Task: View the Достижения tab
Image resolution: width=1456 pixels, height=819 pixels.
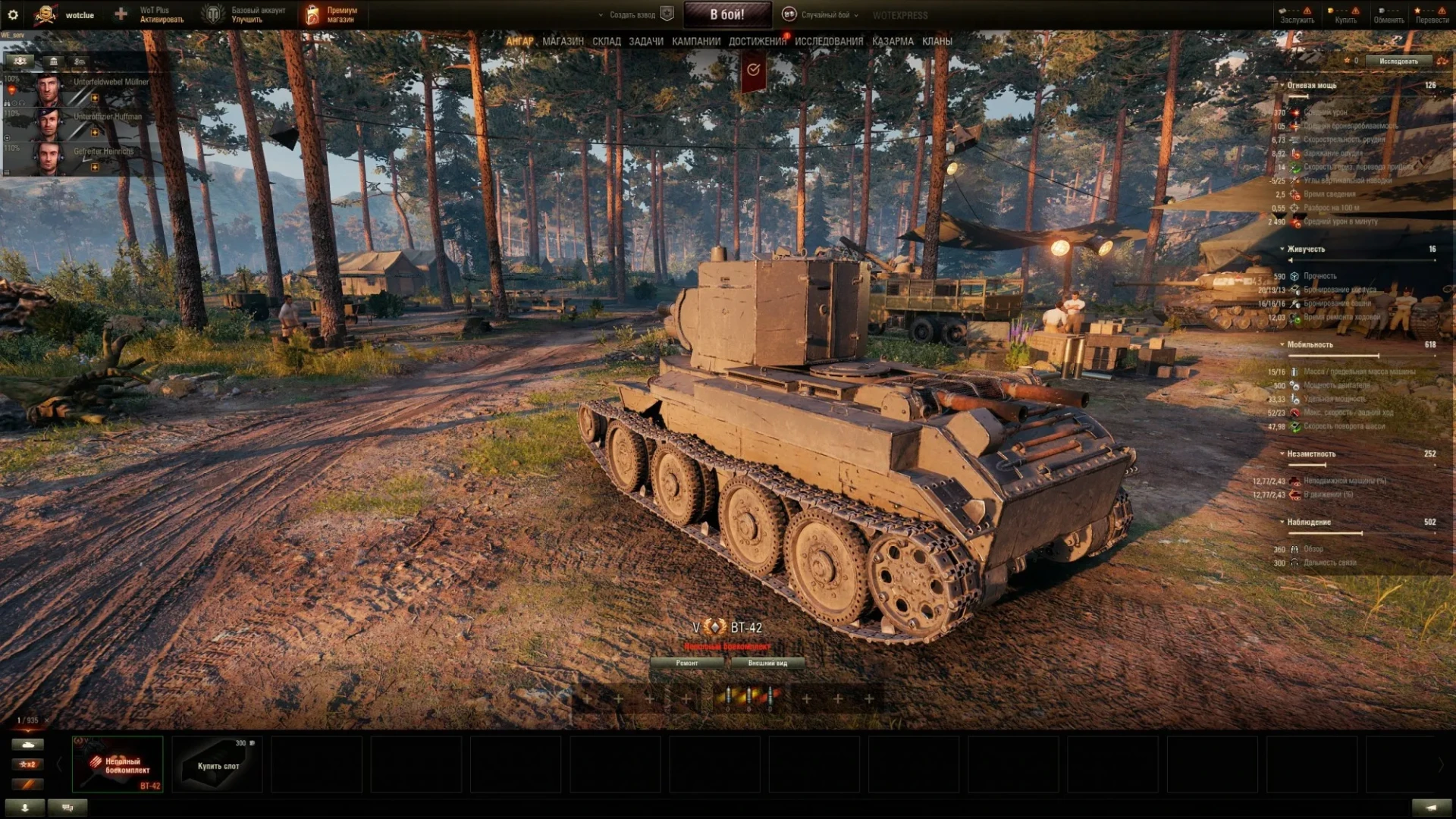Action: tap(757, 42)
